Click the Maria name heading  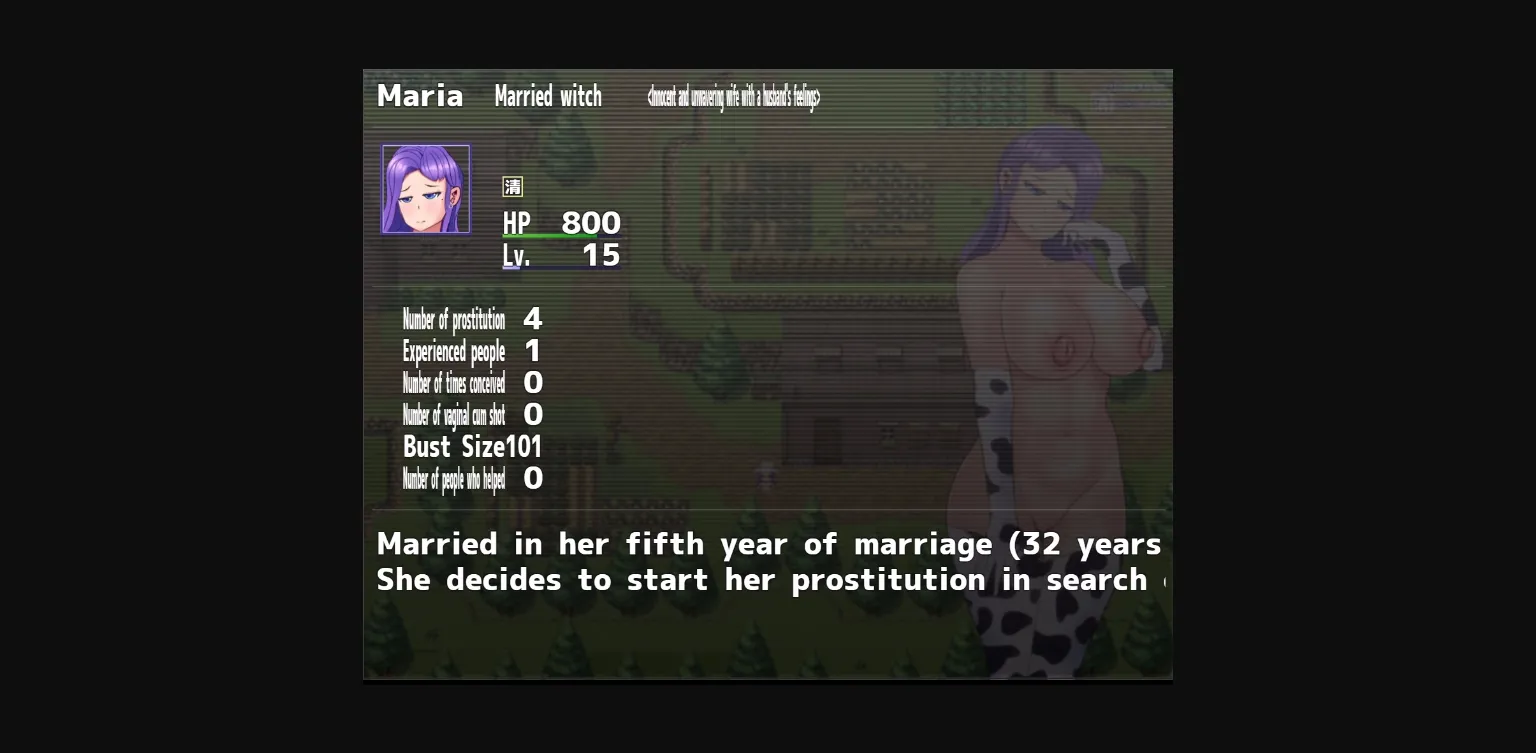coord(419,96)
